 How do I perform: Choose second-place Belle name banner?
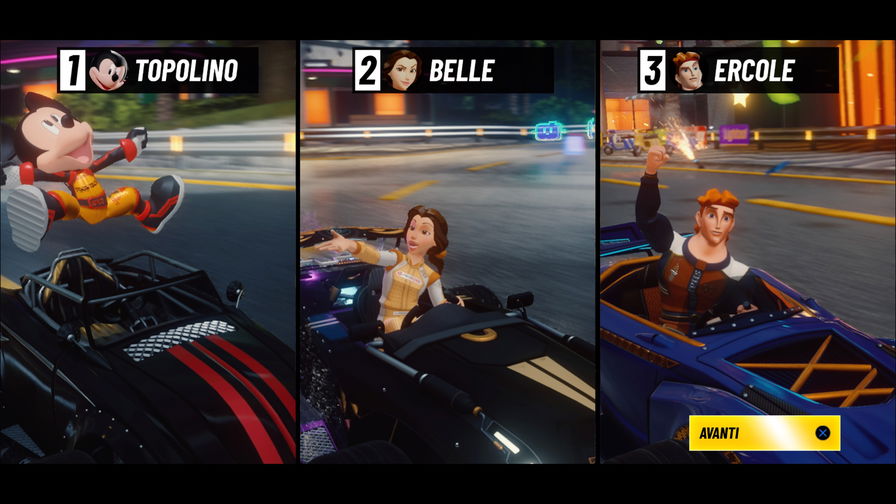point(453,71)
